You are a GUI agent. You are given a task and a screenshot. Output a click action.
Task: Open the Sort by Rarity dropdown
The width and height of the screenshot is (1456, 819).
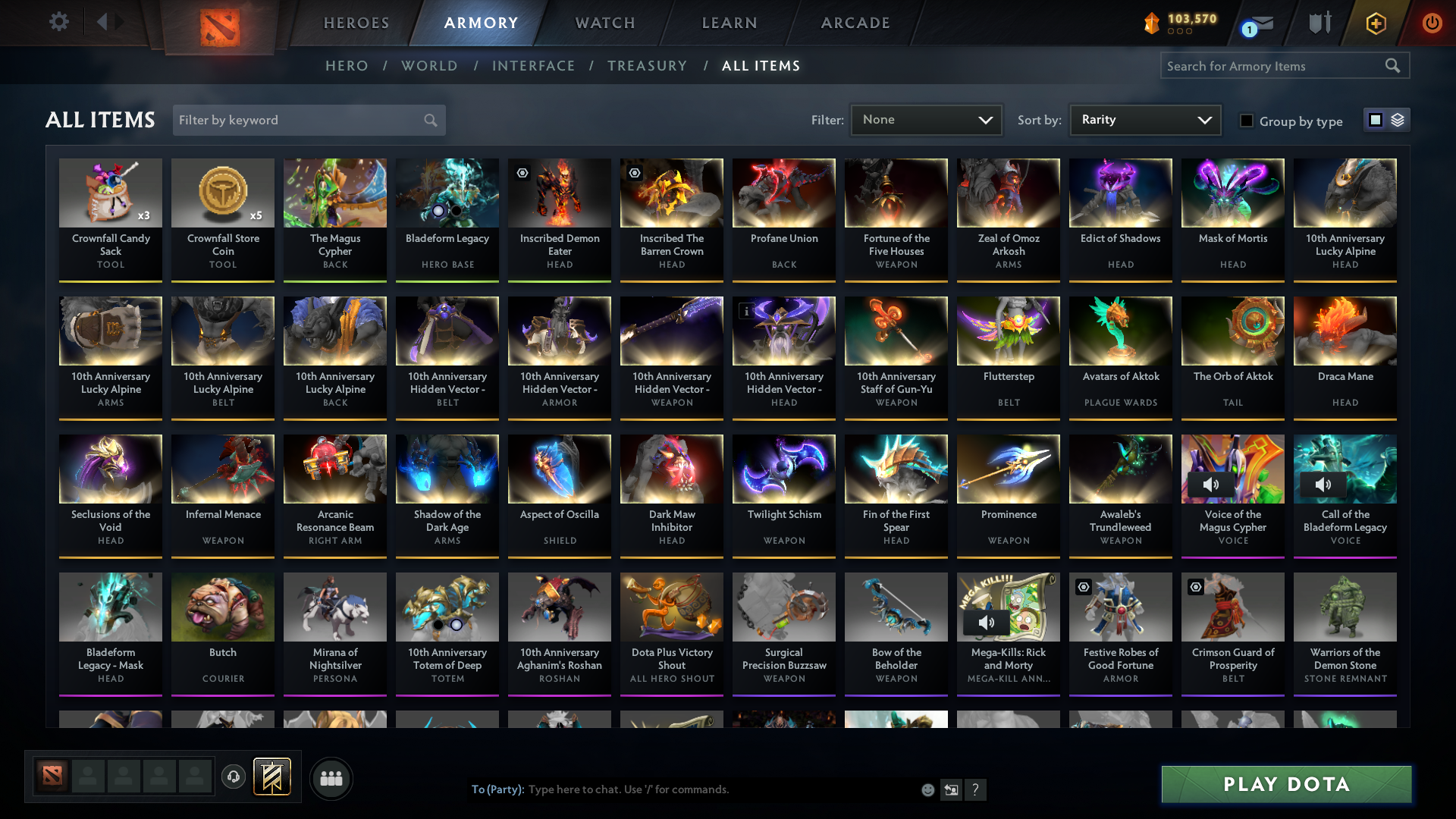point(1144,119)
